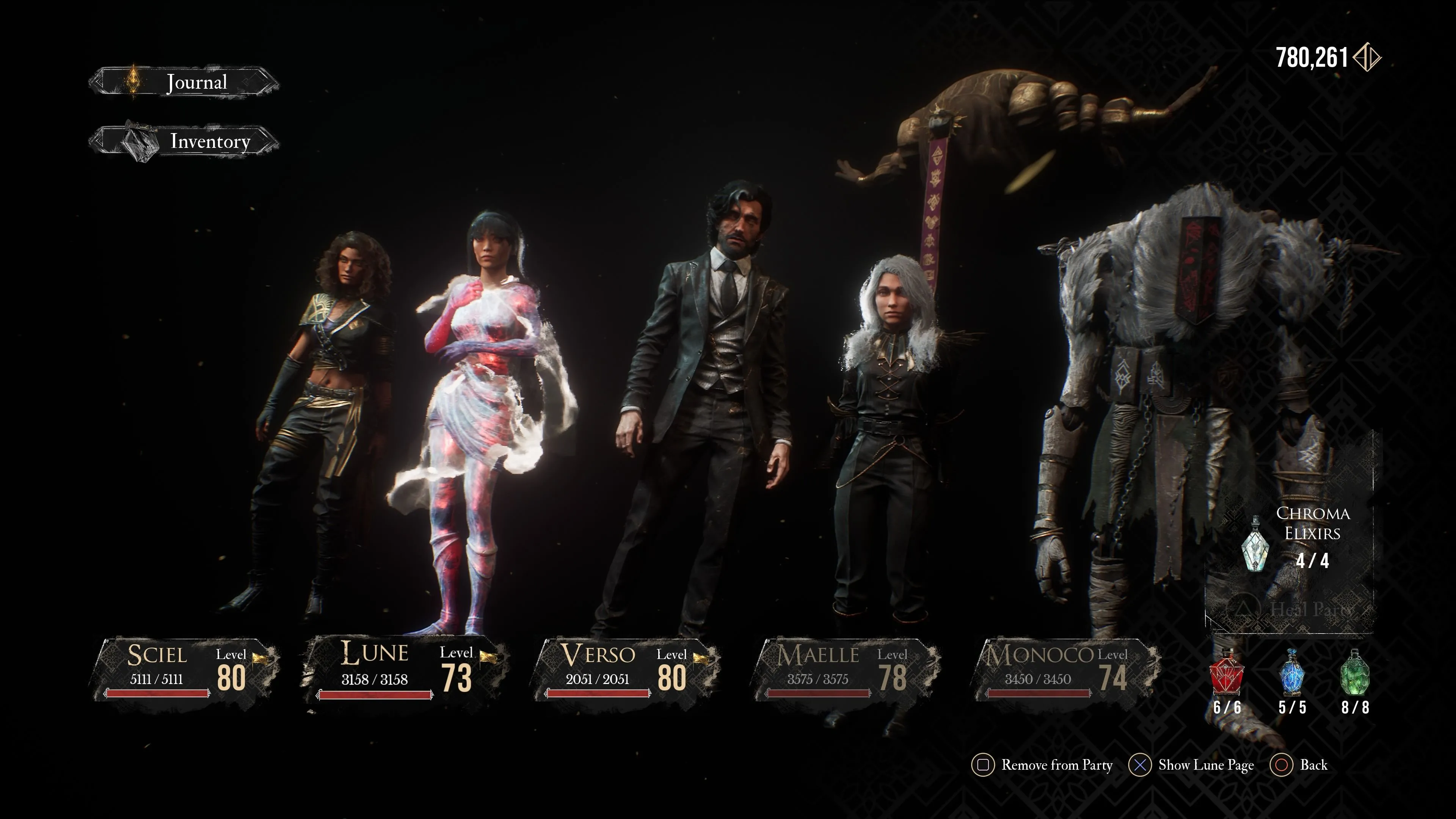Use Heal Party option

(x=1294, y=609)
